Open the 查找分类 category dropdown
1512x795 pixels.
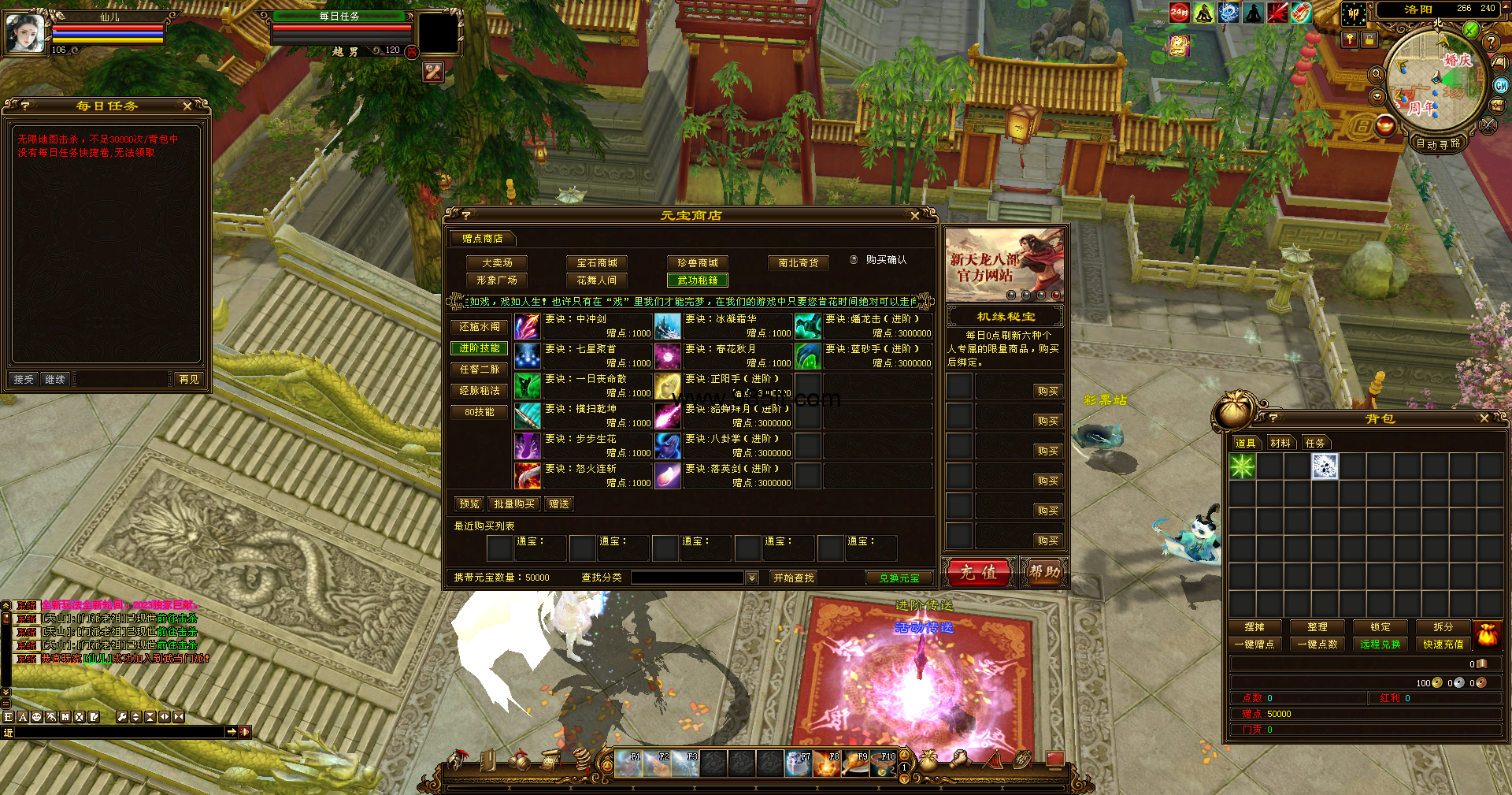click(752, 578)
